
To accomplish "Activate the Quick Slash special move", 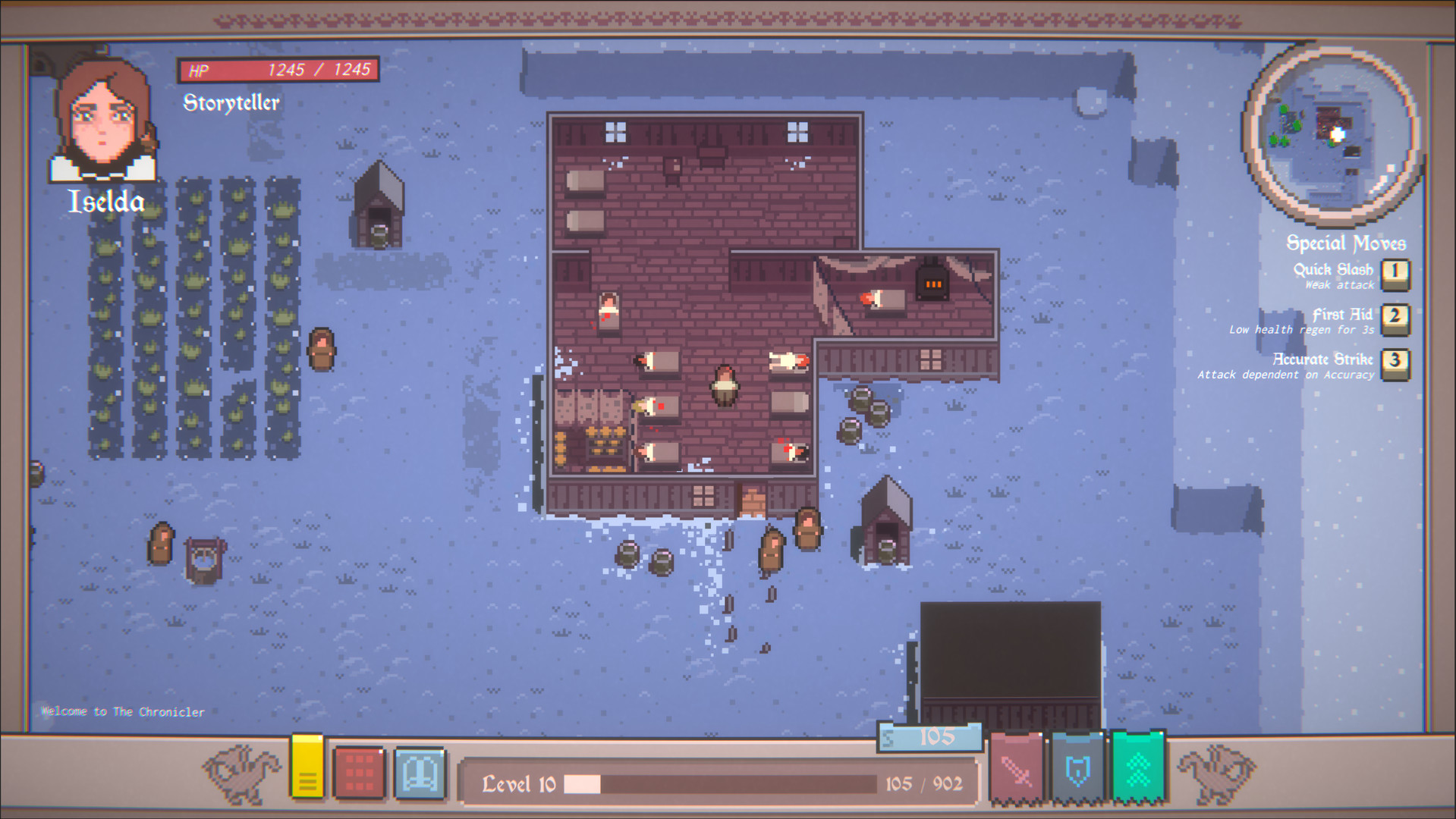I will 1396,273.
